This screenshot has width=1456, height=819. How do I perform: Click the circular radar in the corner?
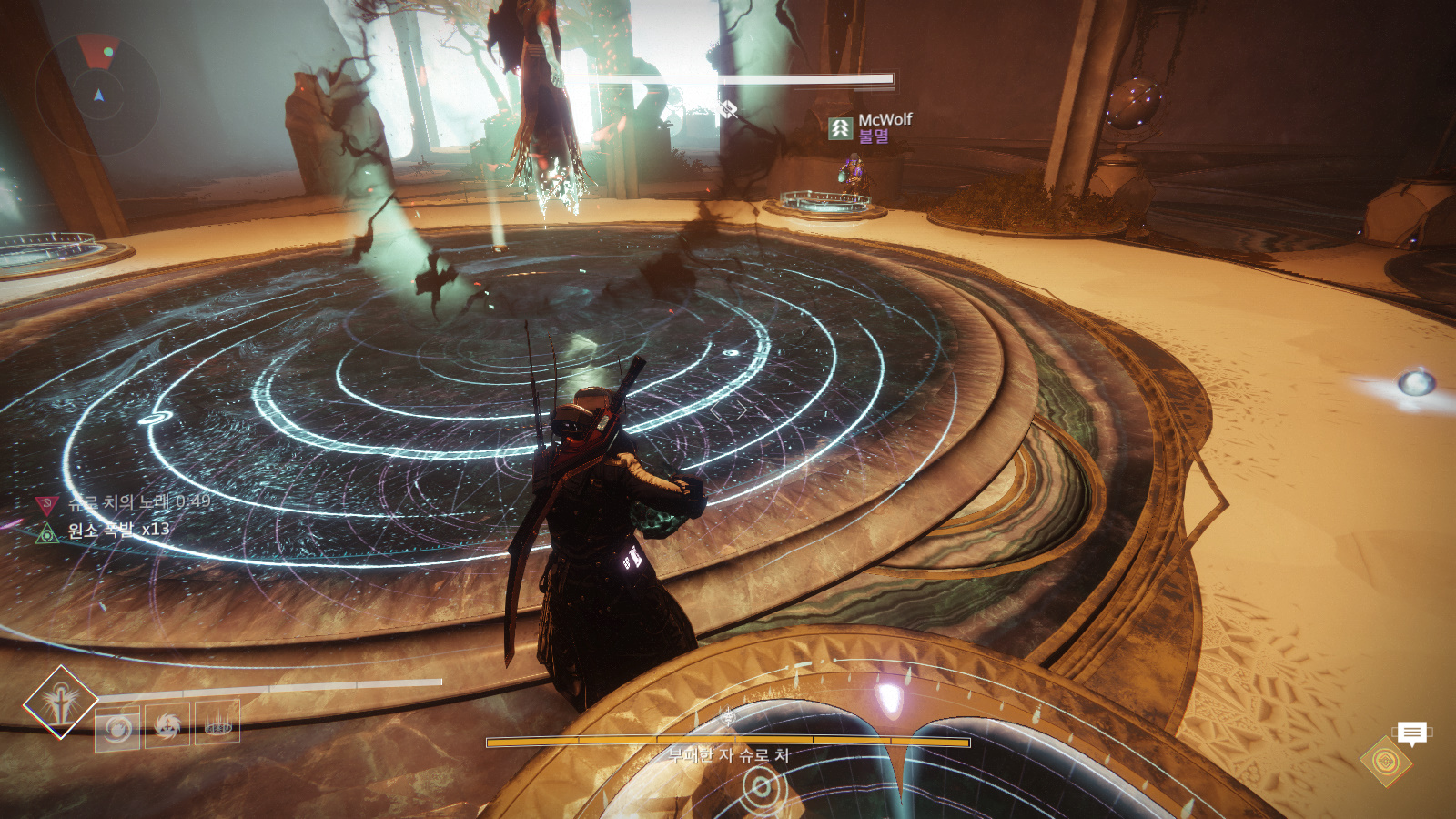tap(97, 92)
